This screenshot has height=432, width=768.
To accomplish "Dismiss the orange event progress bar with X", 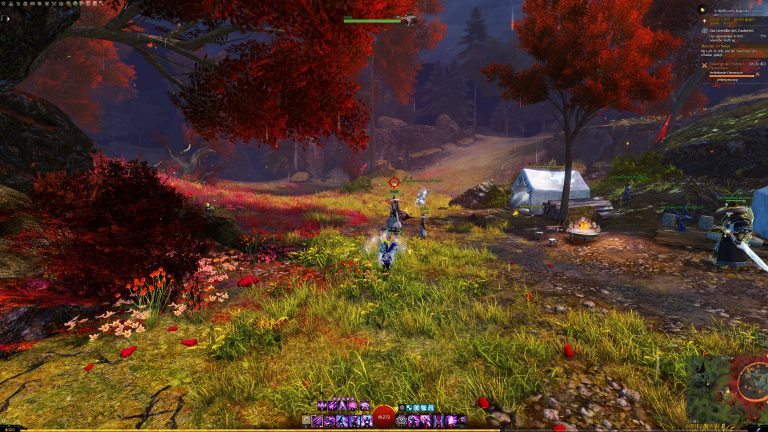I will click(x=757, y=74).
